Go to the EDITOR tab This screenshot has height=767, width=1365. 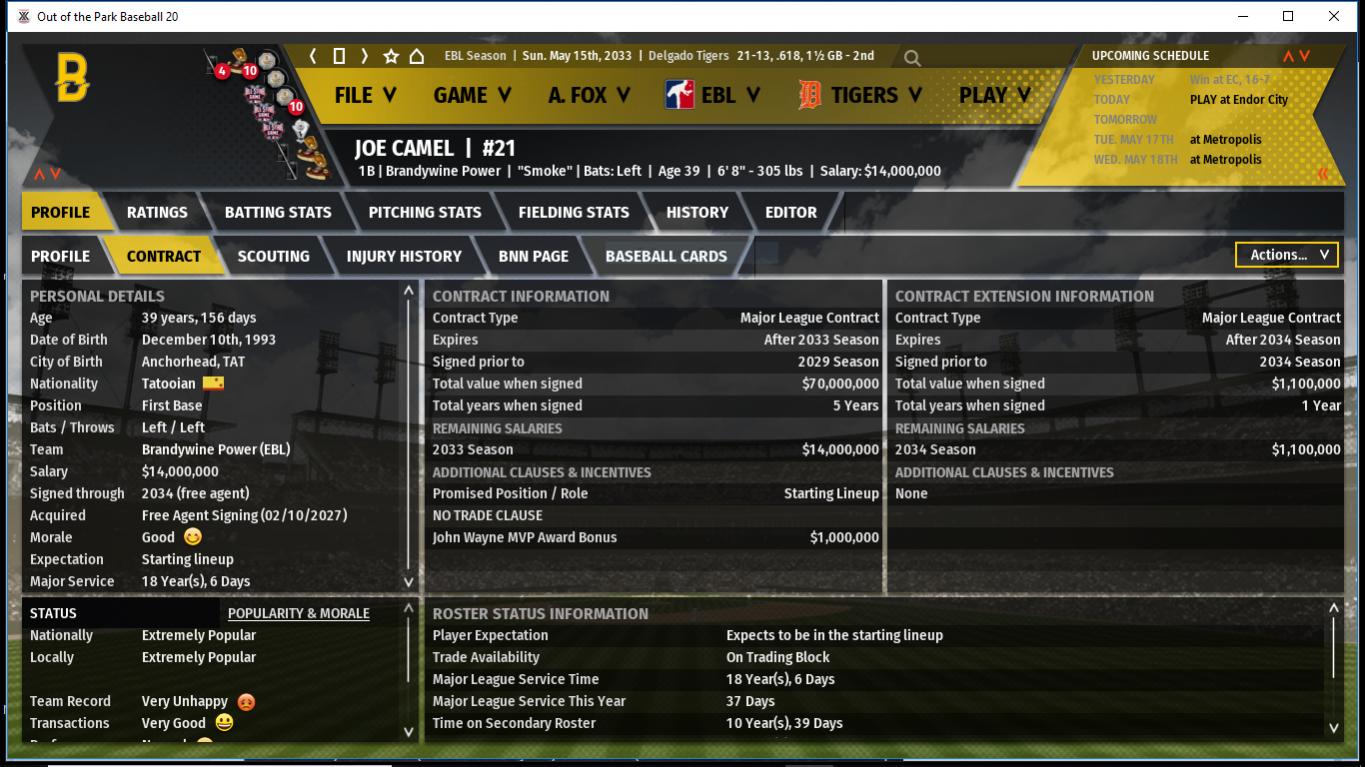tap(791, 212)
